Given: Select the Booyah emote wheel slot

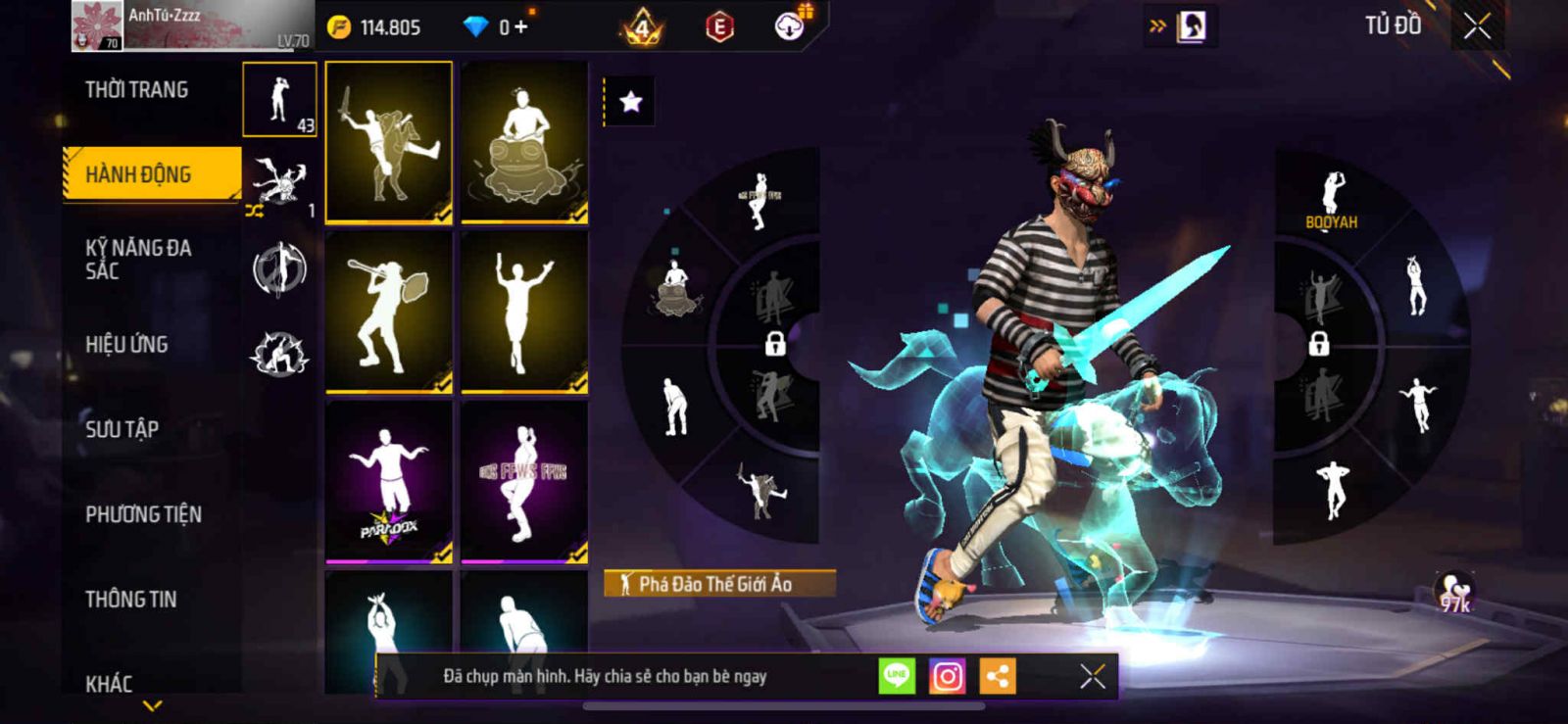Looking at the screenshot, I should click(x=1331, y=201).
